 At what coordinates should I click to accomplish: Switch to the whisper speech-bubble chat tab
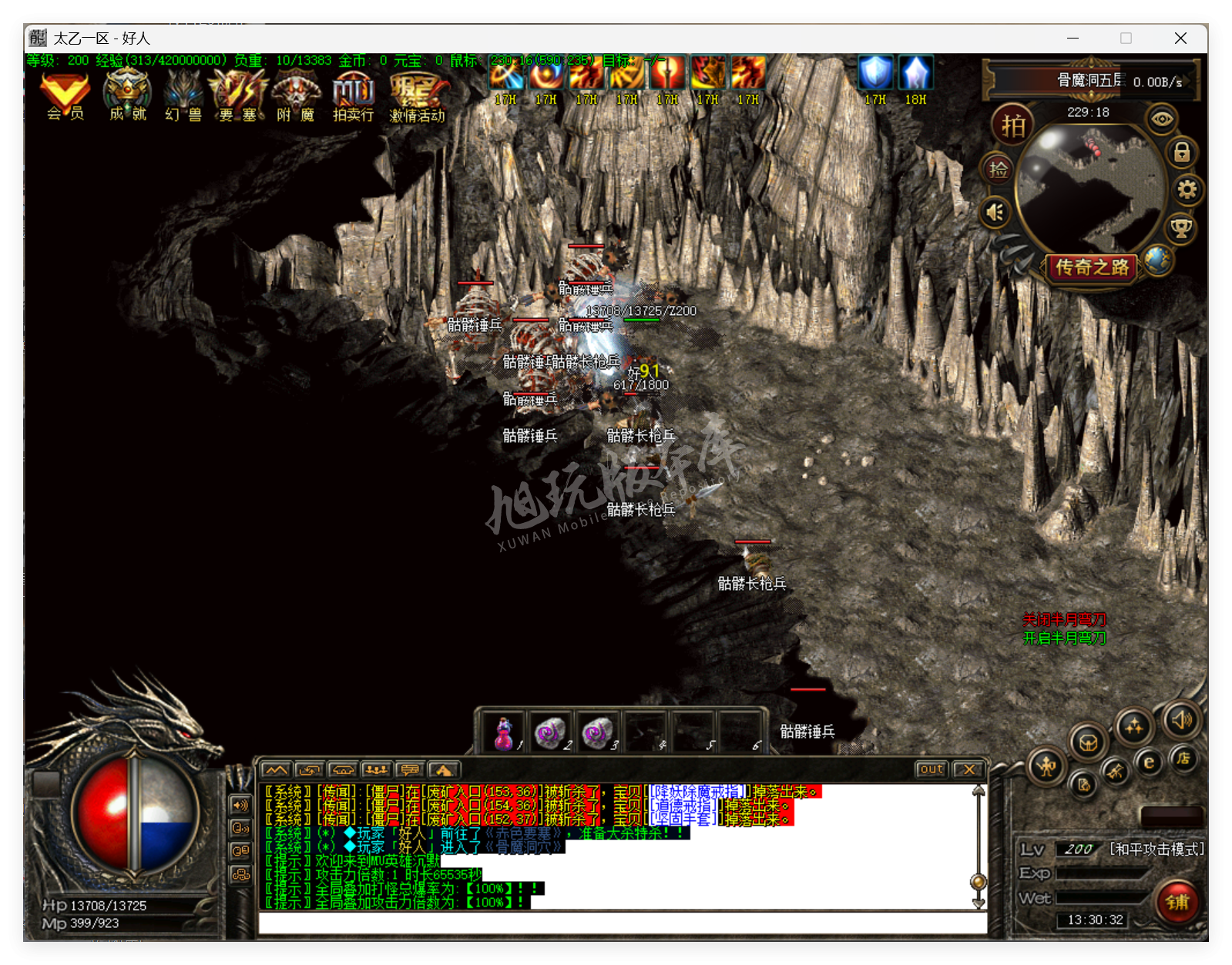[x=411, y=770]
